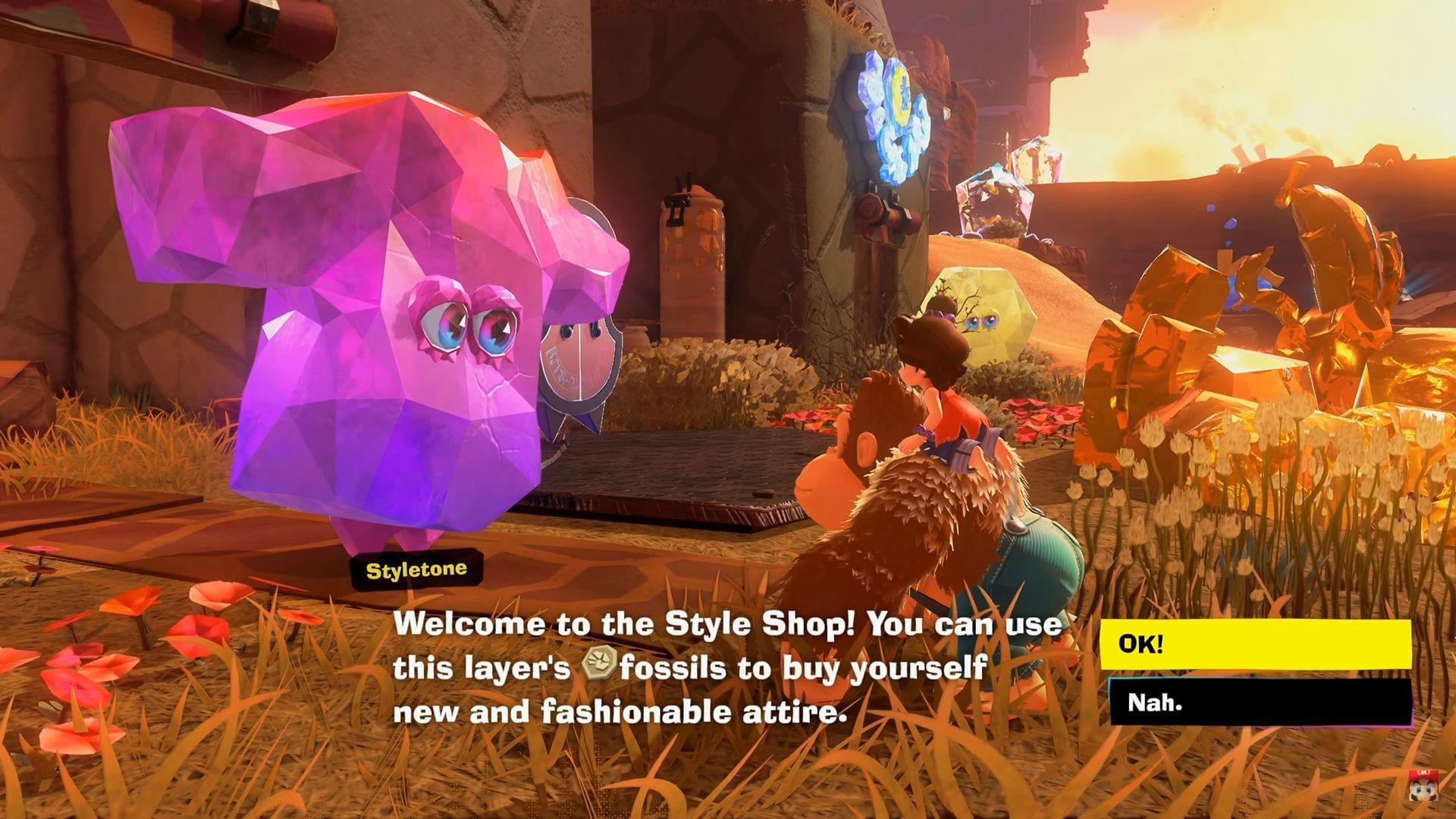Choose the "OK!" dialogue option
This screenshot has height=819, width=1456.
pyautogui.click(x=1255, y=645)
